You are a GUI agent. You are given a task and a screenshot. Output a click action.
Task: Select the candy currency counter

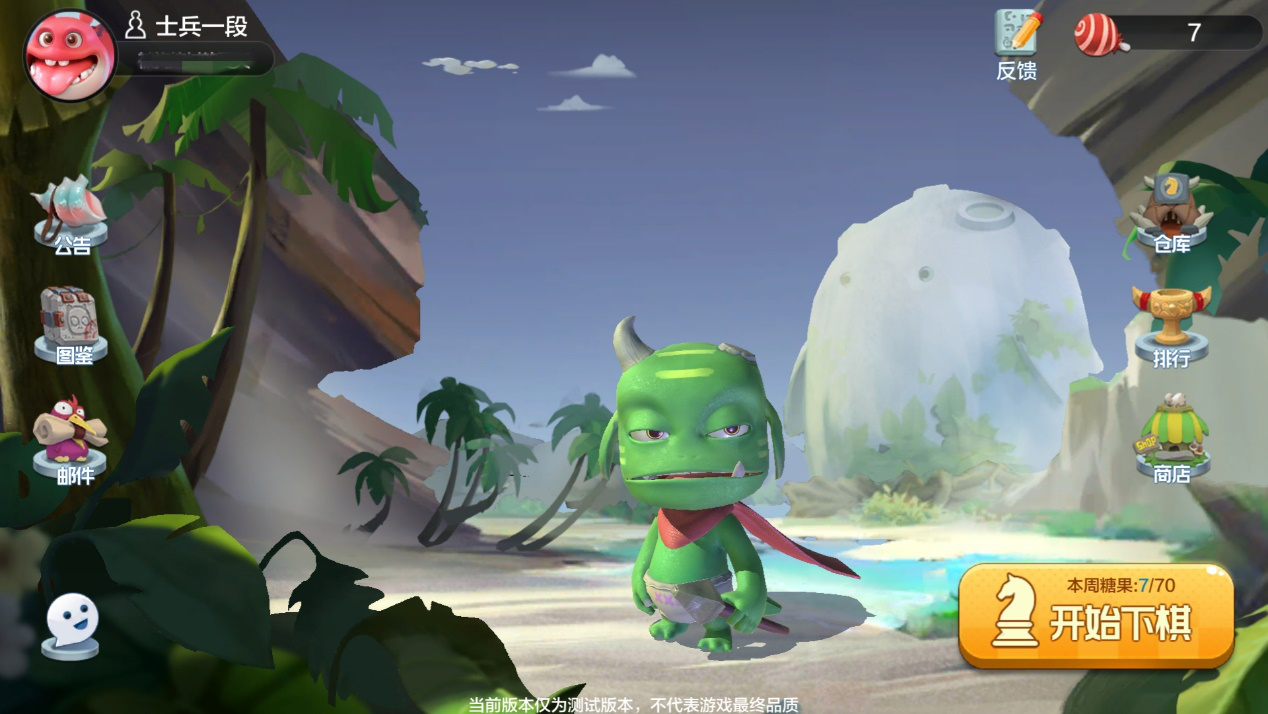[1168, 33]
